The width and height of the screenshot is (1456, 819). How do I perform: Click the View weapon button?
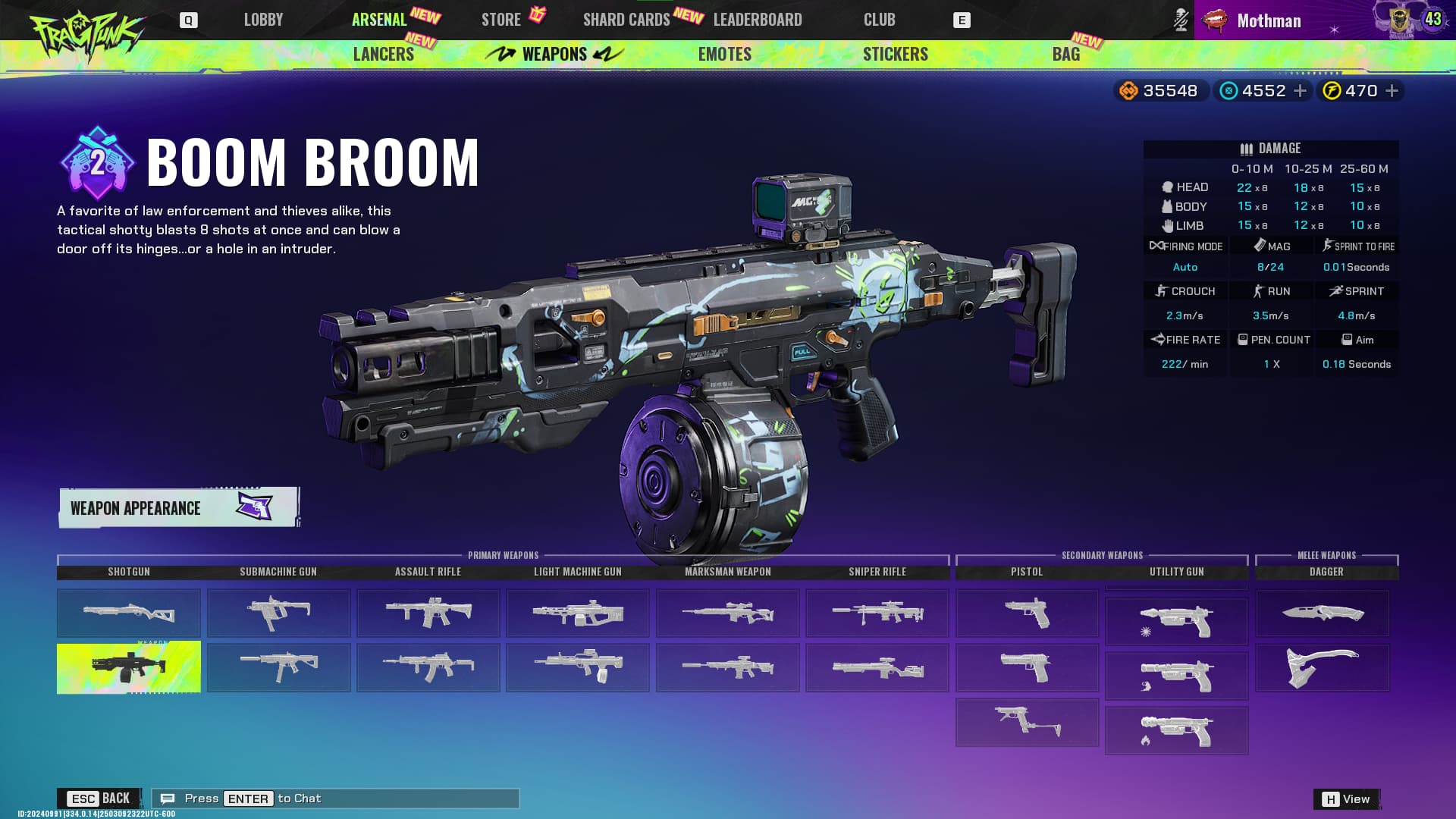[1347, 799]
